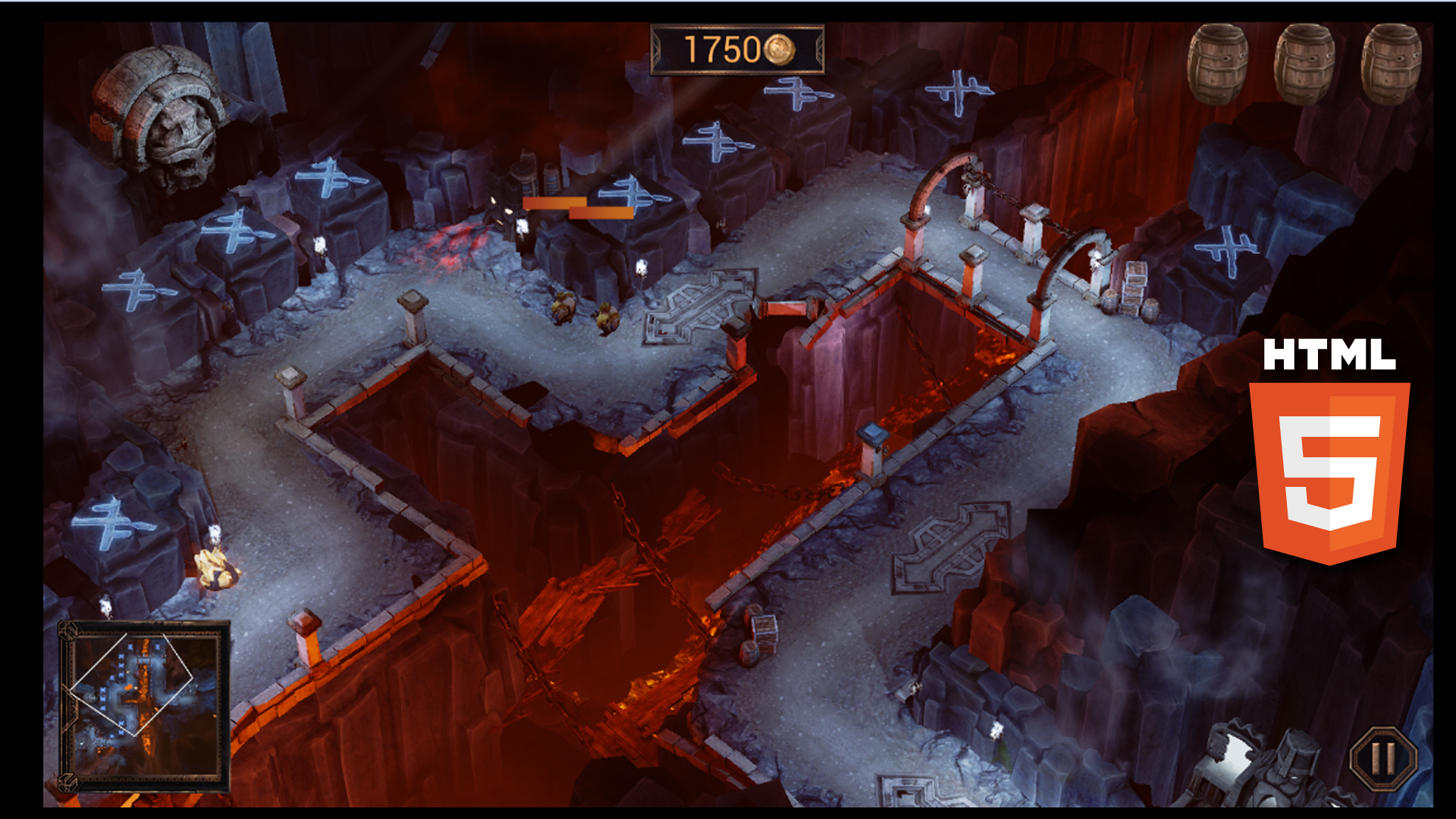Pause the game with the pause button
Viewport: 1456px width, 819px height.
coord(1383,758)
